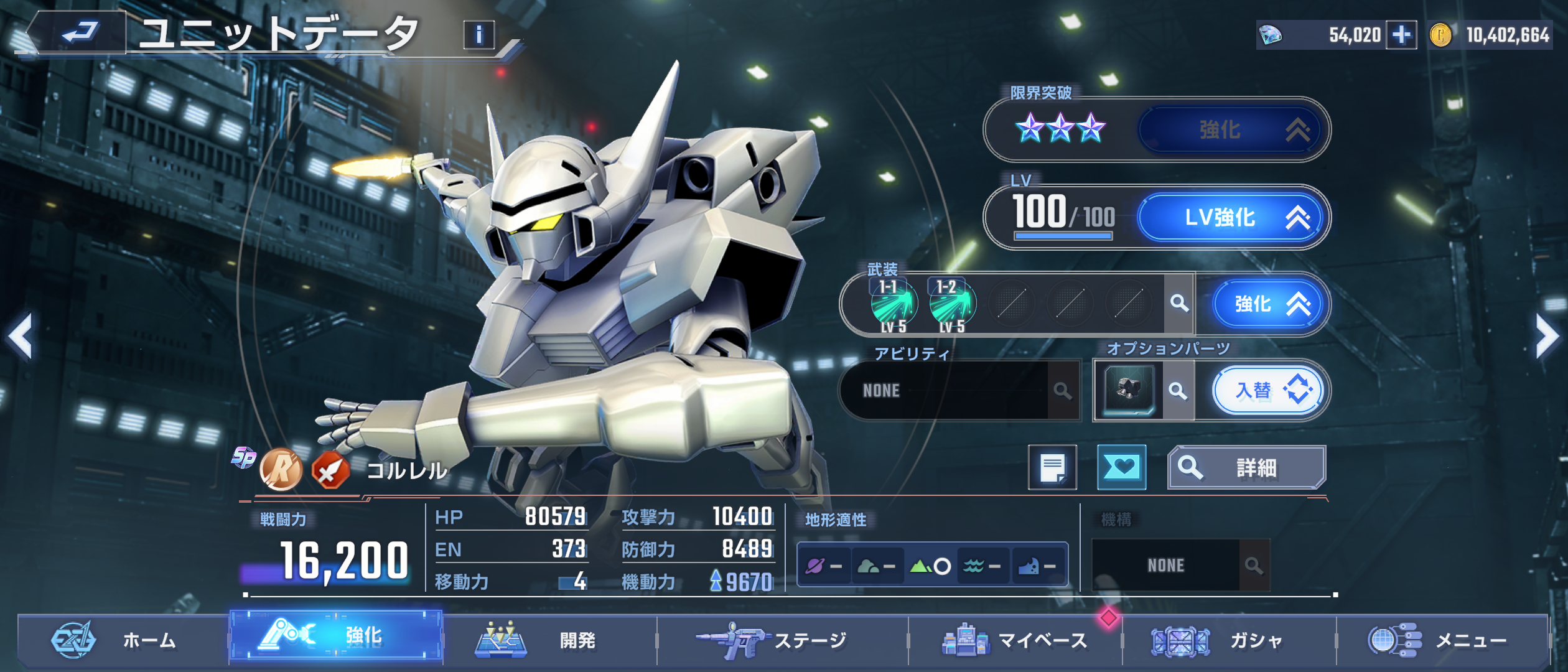1568x672 pixels.
Task: Open the note memo icon
Action: (1052, 468)
